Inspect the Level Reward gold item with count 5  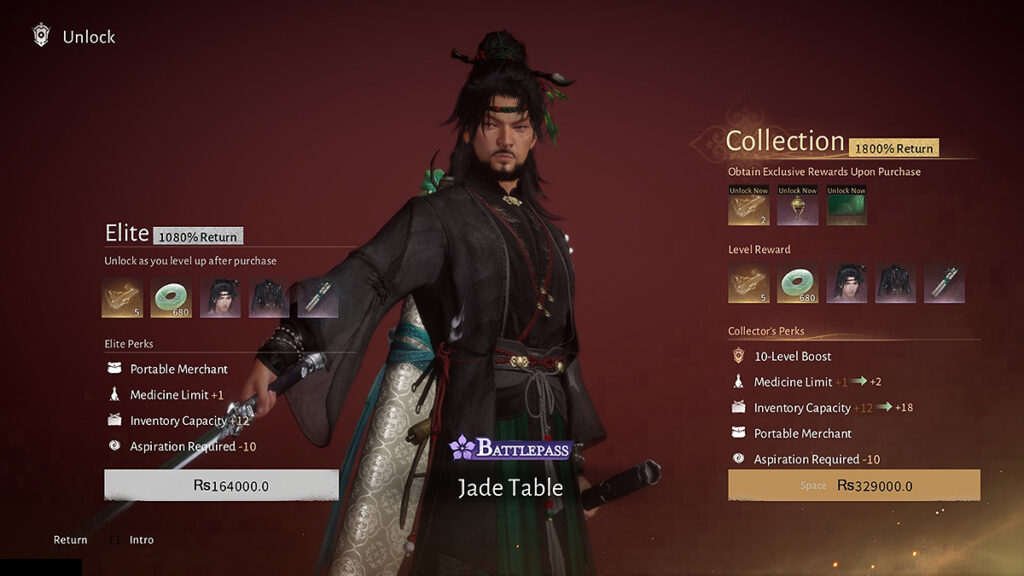click(x=748, y=283)
